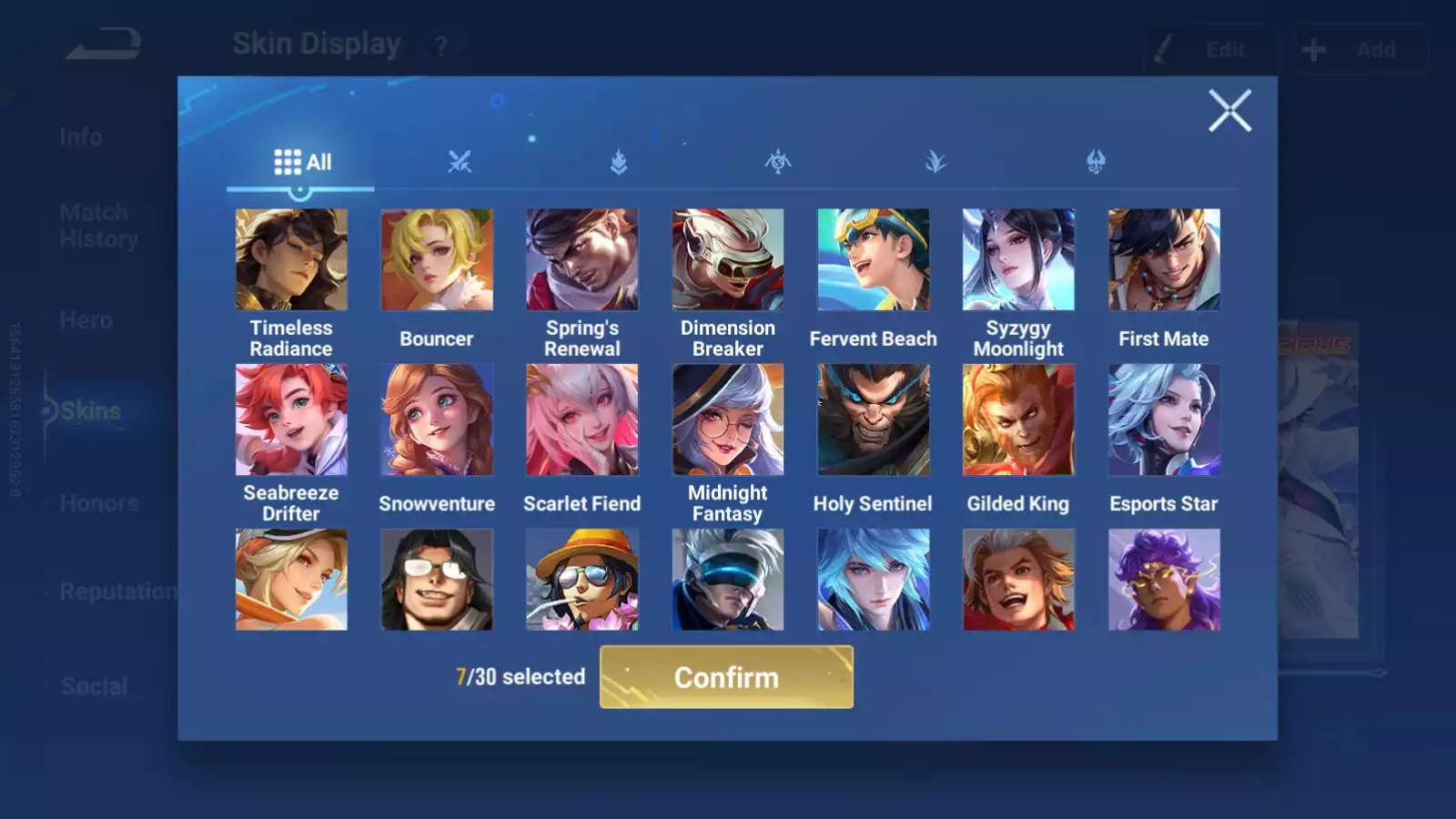Screen dimensions: 1456x819
Task: Choose the Snowventure skin portrait
Action: (x=437, y=420)
